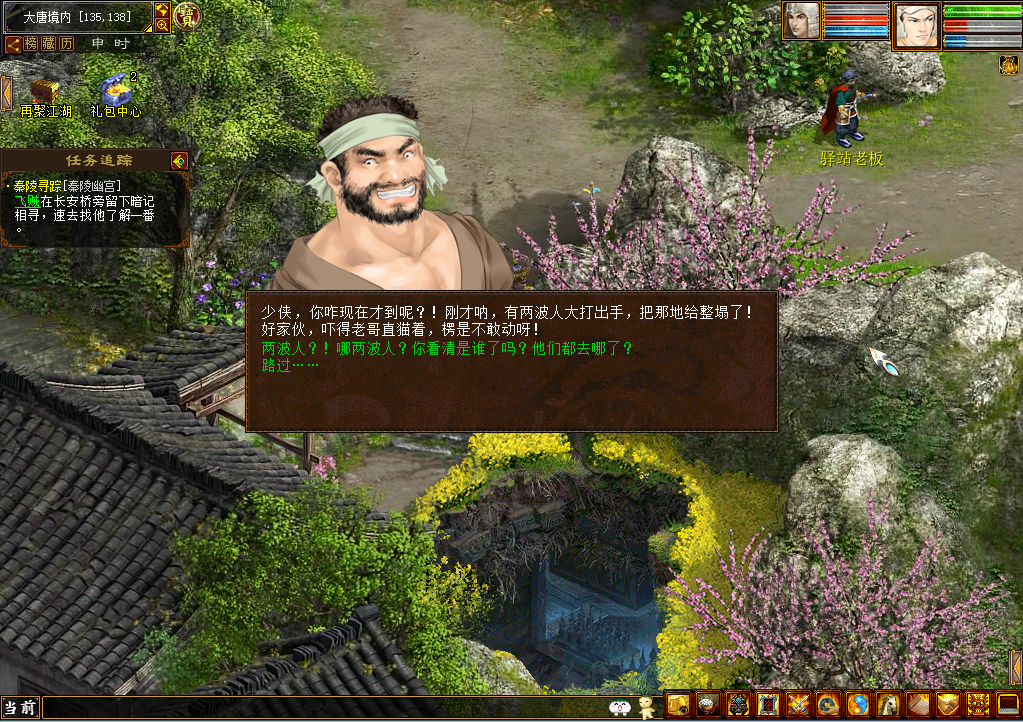This screenshot has width=1023, height=722.
Task: Select the "路过……" dialogue reply
Action: 290,366
